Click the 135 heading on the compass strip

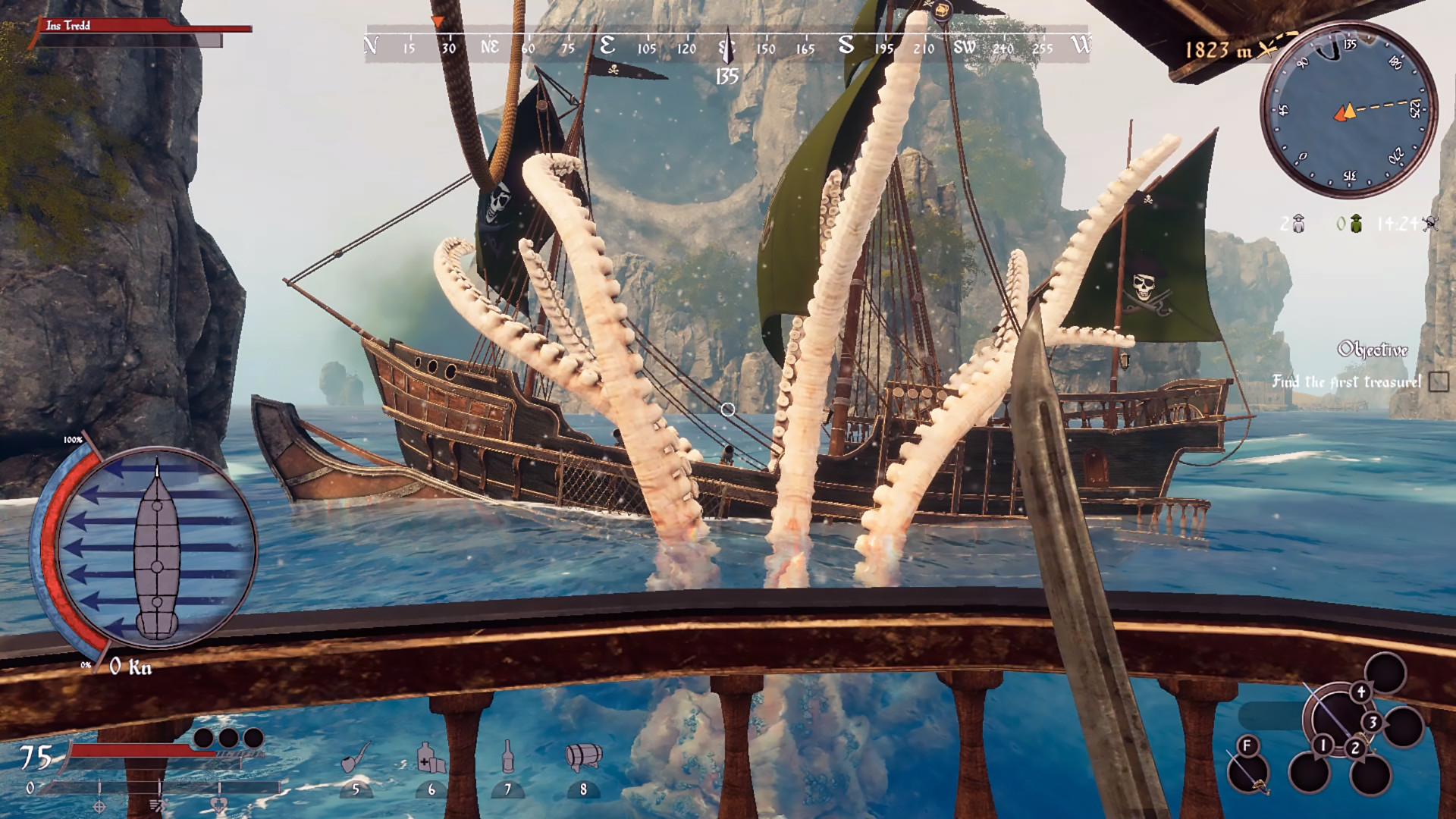tap(728, 76)
